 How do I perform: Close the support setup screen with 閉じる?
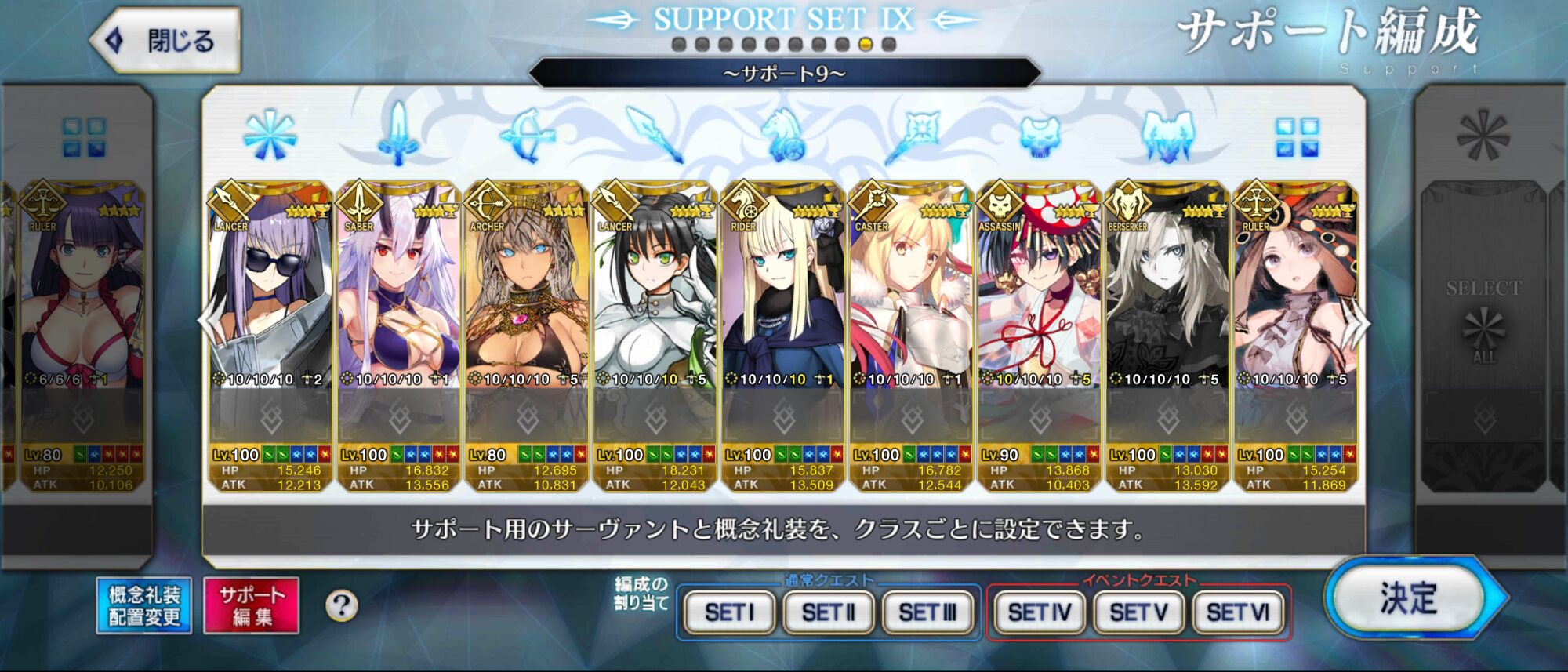[x=166, y=41]
